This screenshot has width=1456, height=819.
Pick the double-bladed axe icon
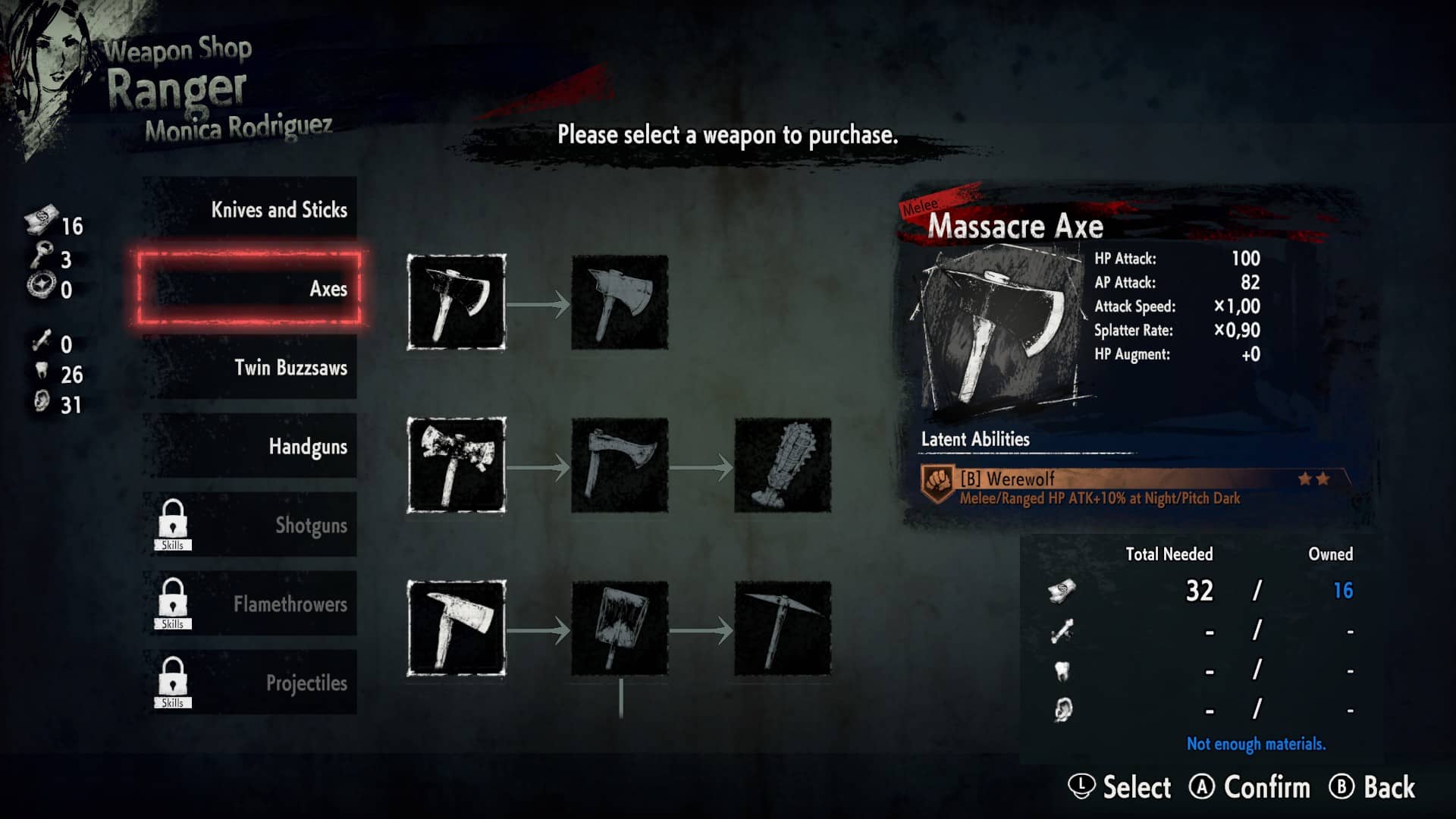tap(457, 465)
